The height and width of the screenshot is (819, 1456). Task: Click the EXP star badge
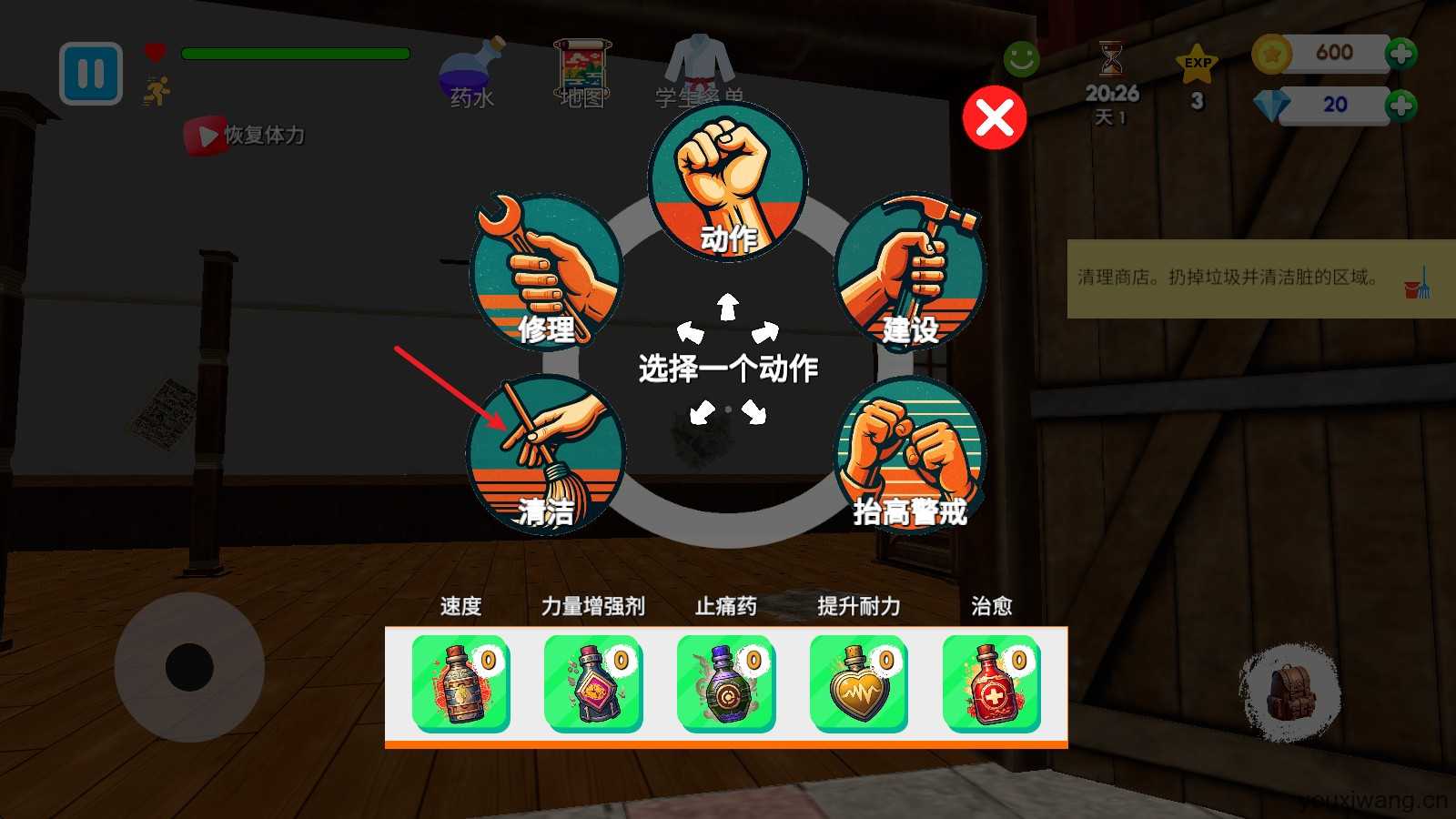(x=1197, y=64)
